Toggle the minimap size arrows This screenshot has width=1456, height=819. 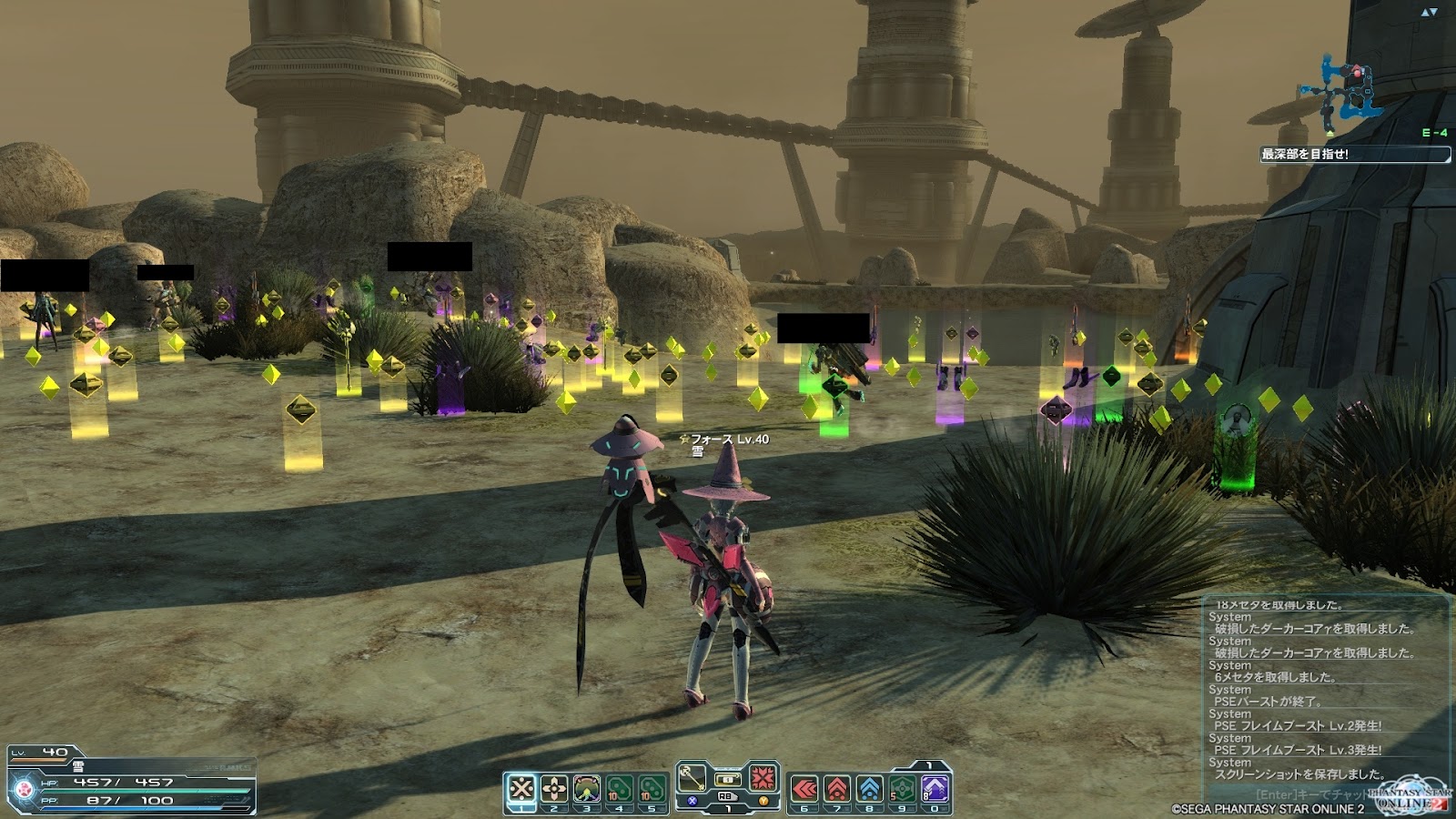click(x=1429, y=12)
